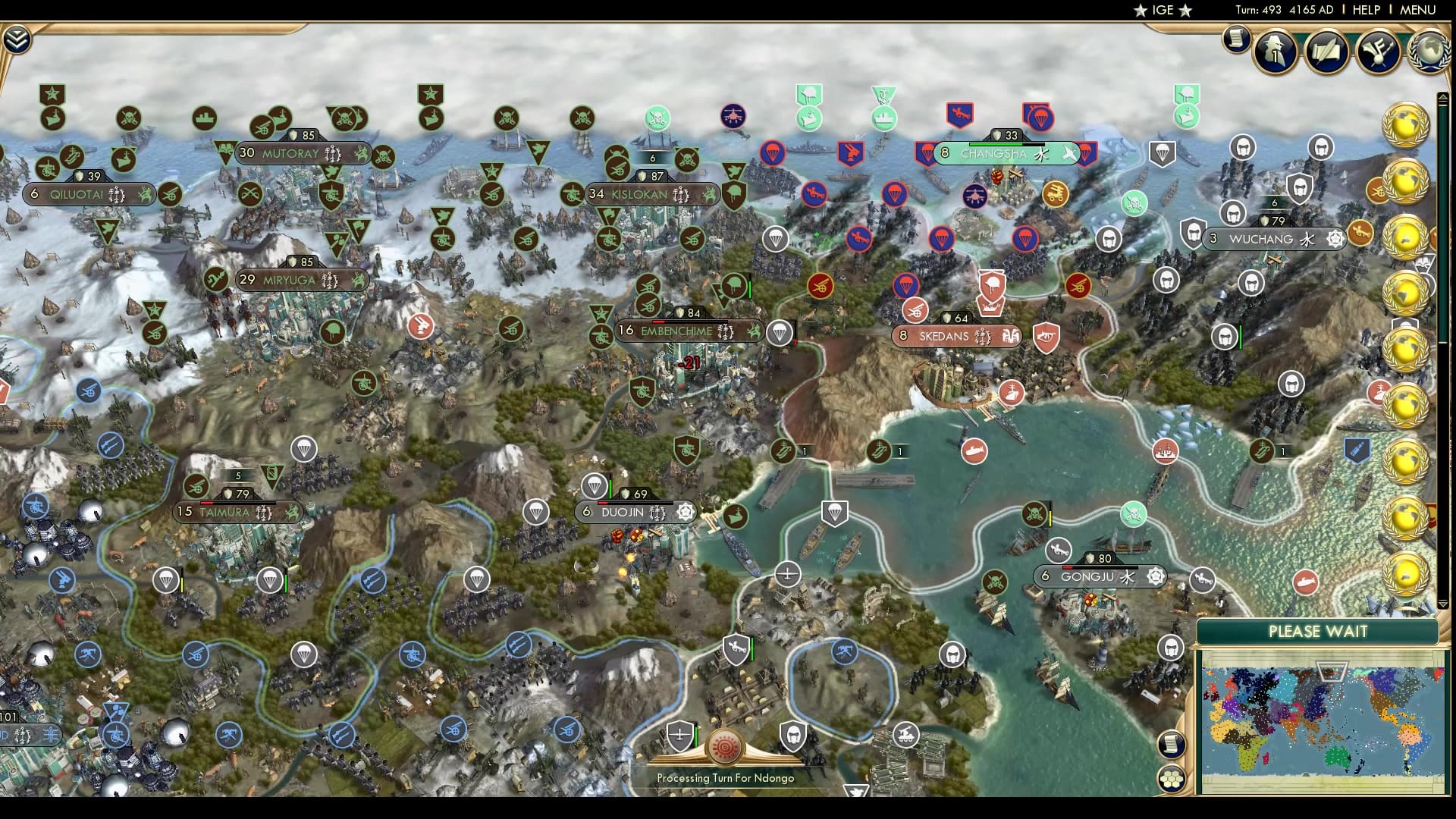Open the notification log scroll icon top-right
Image resolution: width=1456 pixels, height=819 pixels.
(1235, 39)
